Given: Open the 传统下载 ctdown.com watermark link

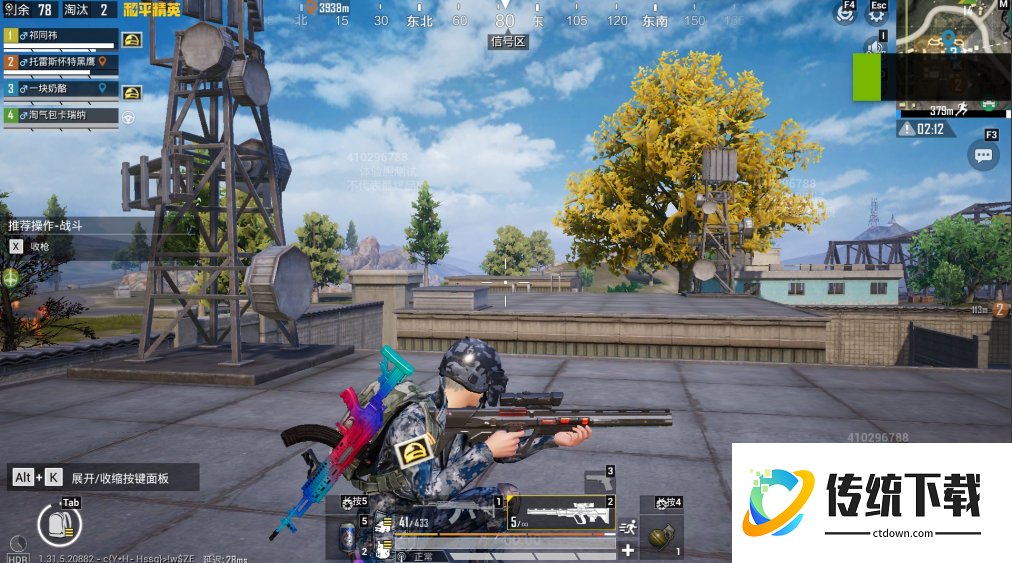Looking at the screenshot, I should pos(871,501).
